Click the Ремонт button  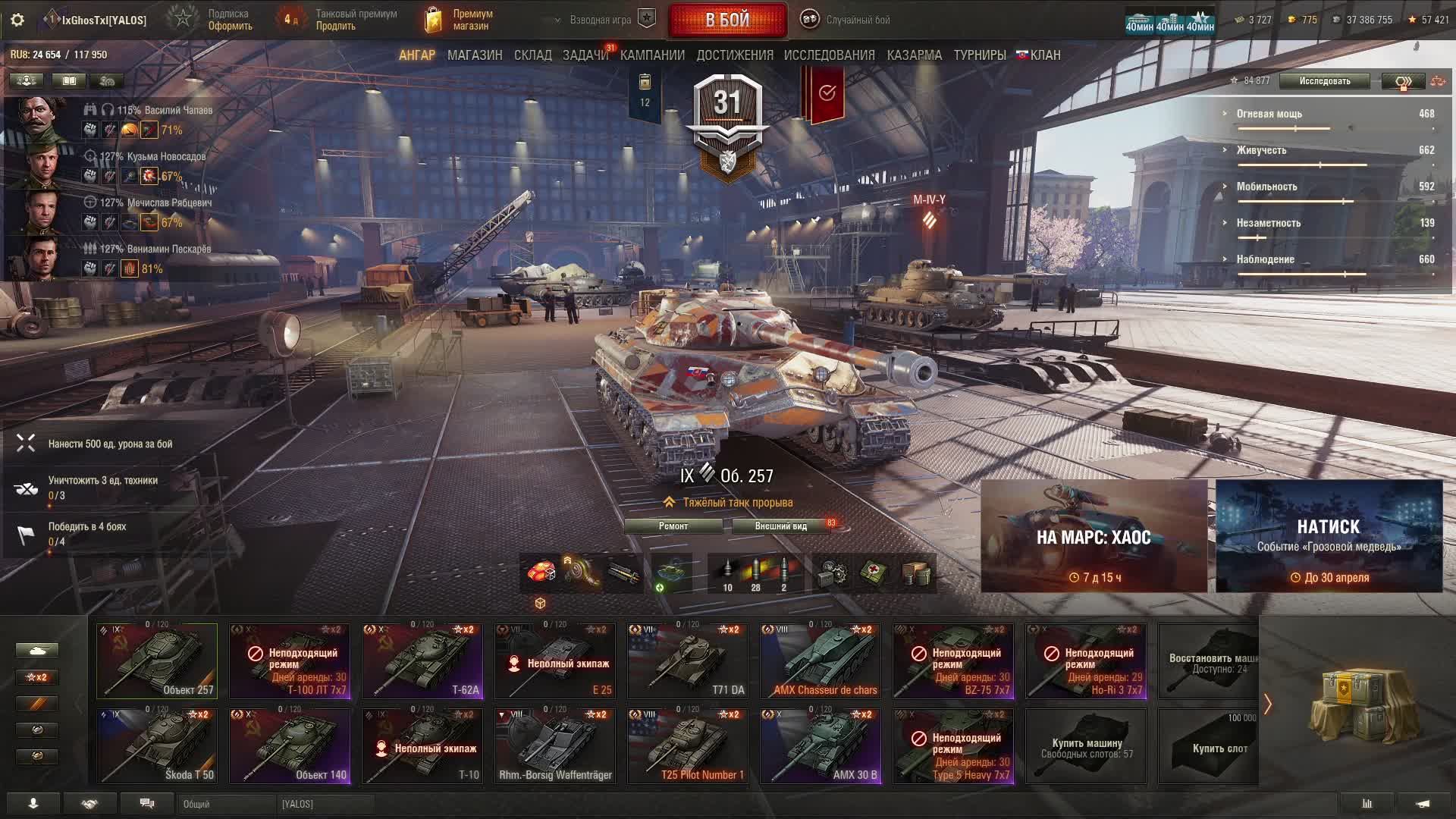pyautogui.click(x=673, y=526)
